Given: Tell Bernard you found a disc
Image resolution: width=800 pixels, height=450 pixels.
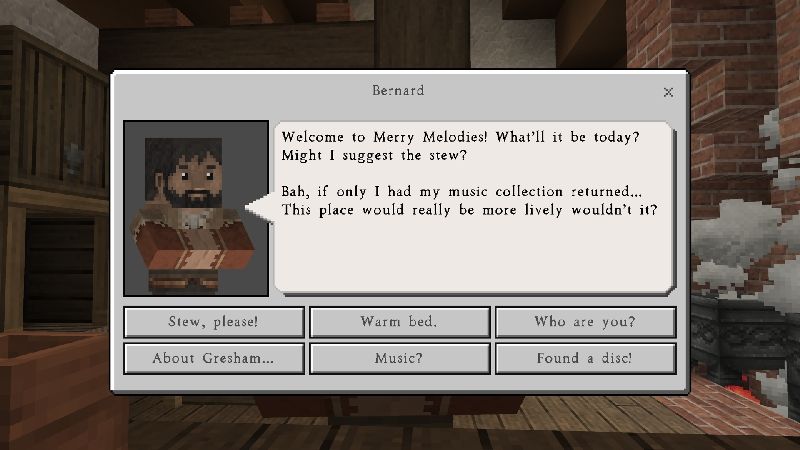Looking at the screenshot, I should (x=585, y=358).
